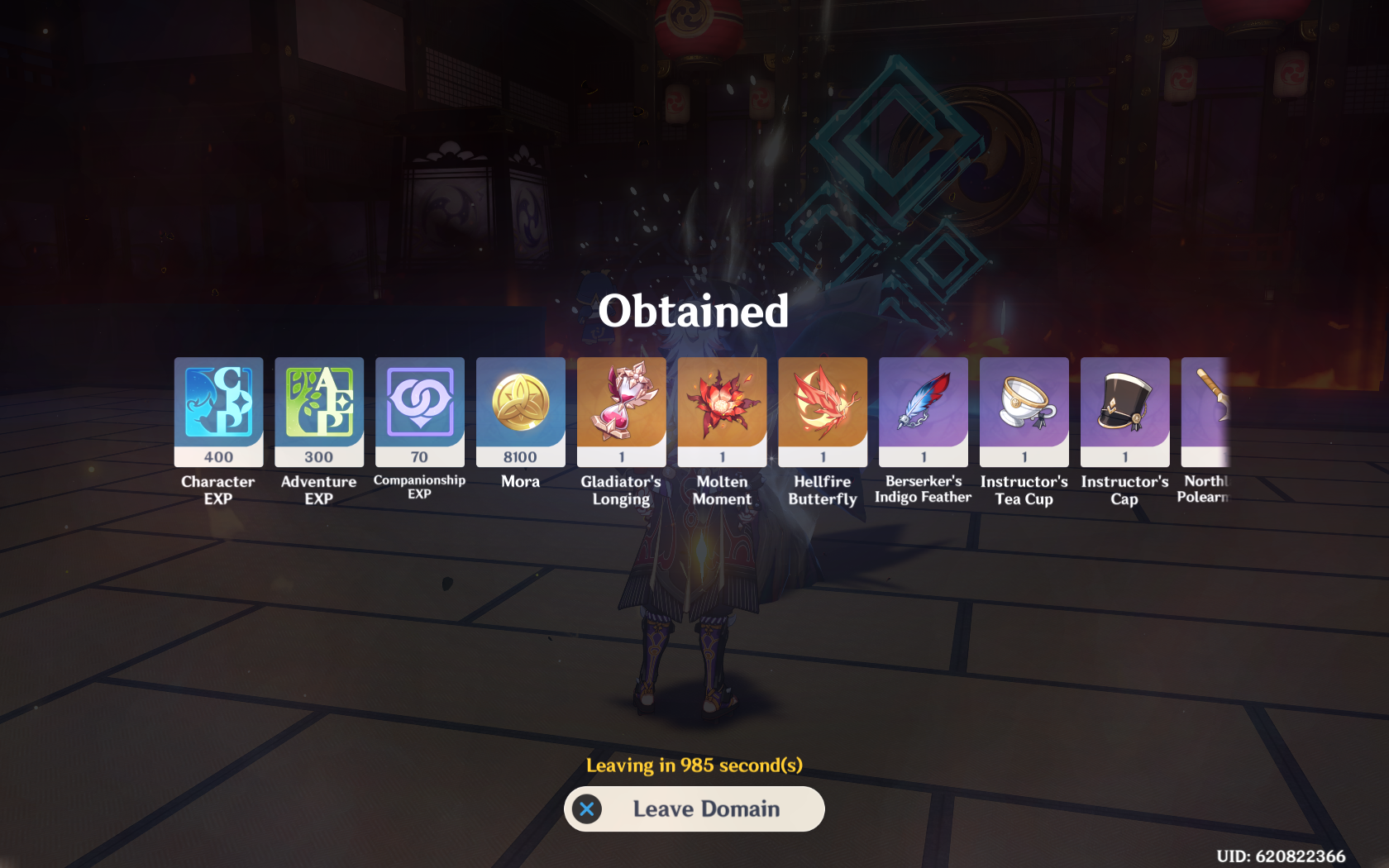Click the Leaving in 985 seconds countdown
1389x868 pixels.
click(x=694, y=765)
